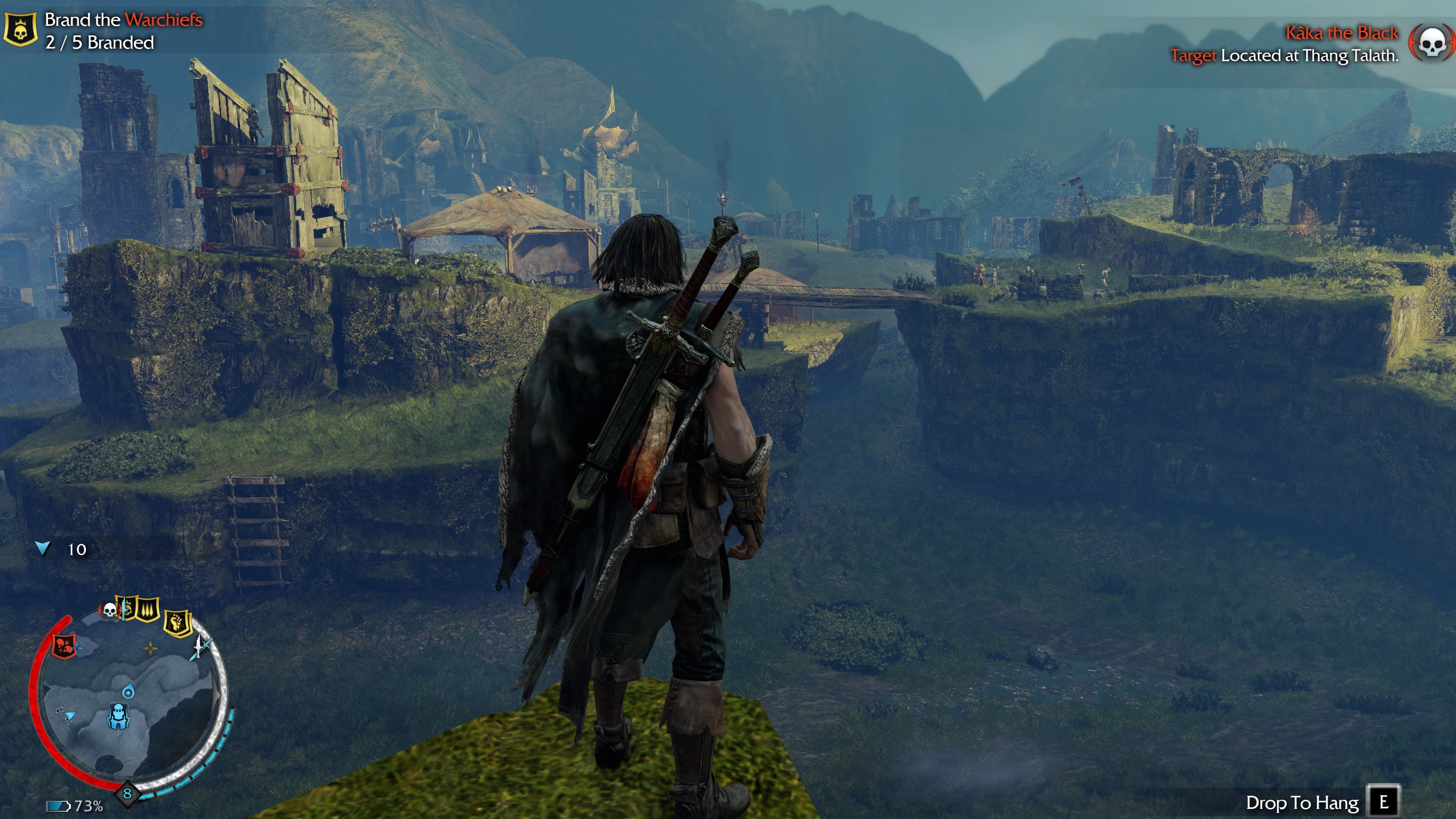Click the blue forge tower marker on minimap

118,716
